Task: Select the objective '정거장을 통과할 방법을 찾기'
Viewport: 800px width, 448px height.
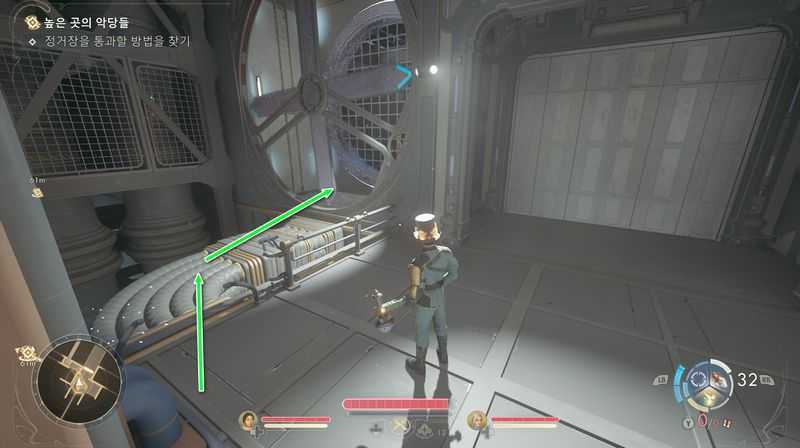Action: pyautogui.click(x=108, y=42)
